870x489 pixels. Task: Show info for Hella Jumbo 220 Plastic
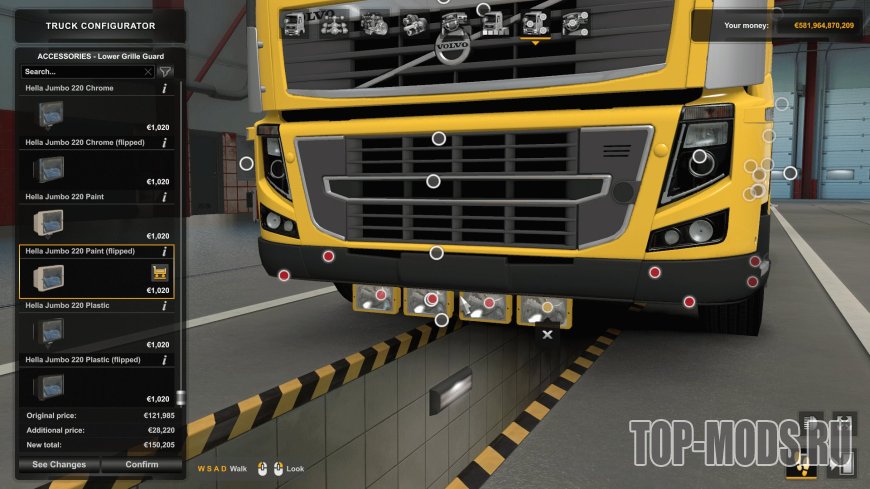tap(164, 306)
